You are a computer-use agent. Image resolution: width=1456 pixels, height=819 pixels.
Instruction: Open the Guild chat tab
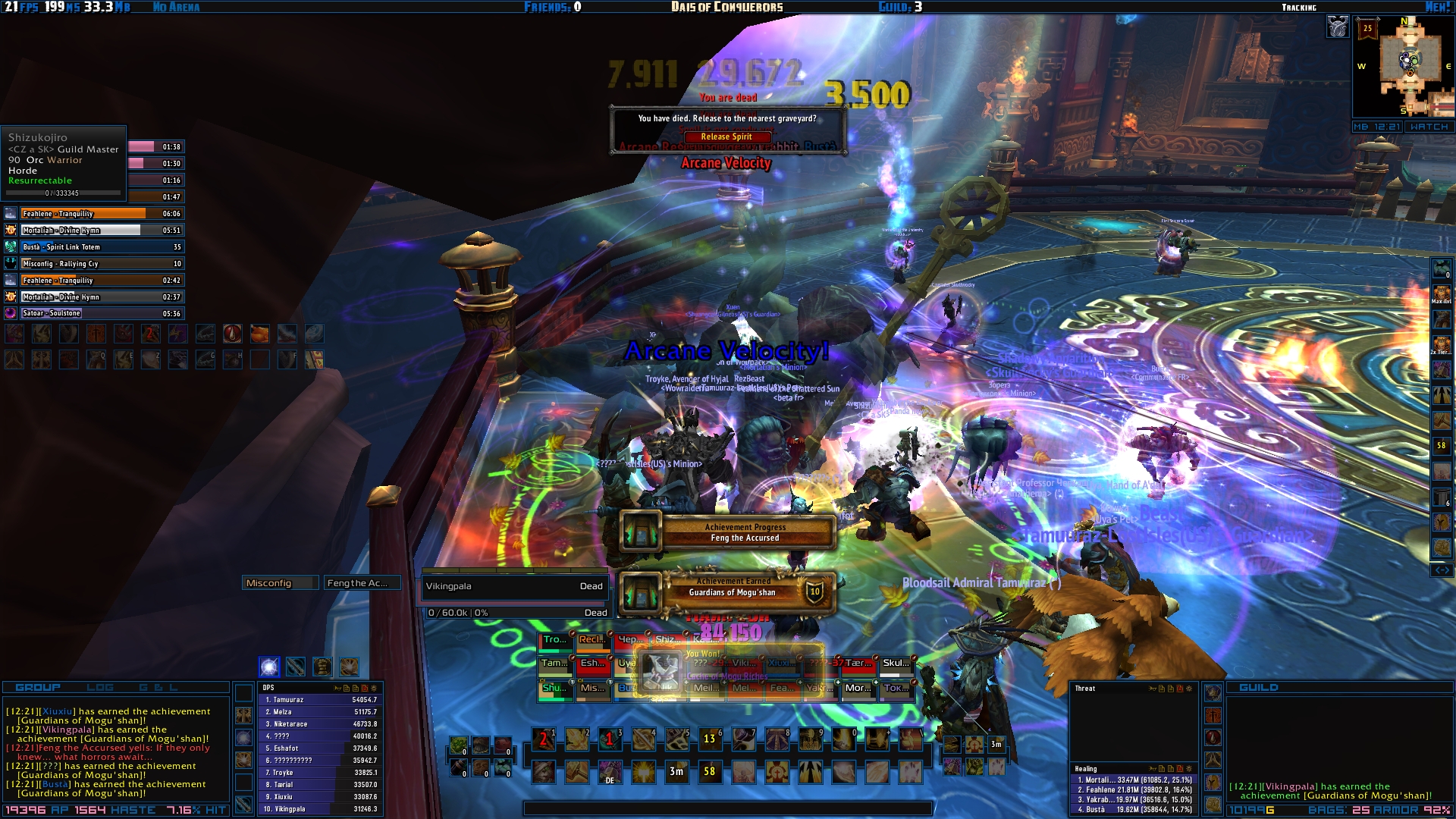pyautogui.click(x=1259, y=688)
